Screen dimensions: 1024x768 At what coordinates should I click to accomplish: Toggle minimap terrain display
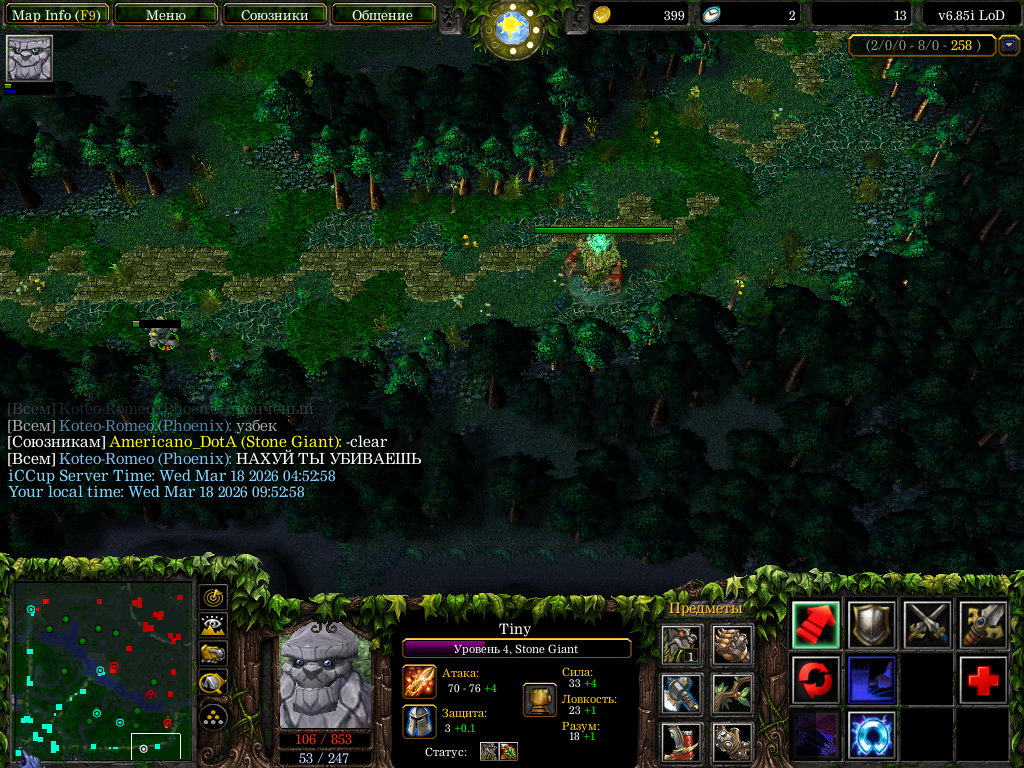point(213,626)
